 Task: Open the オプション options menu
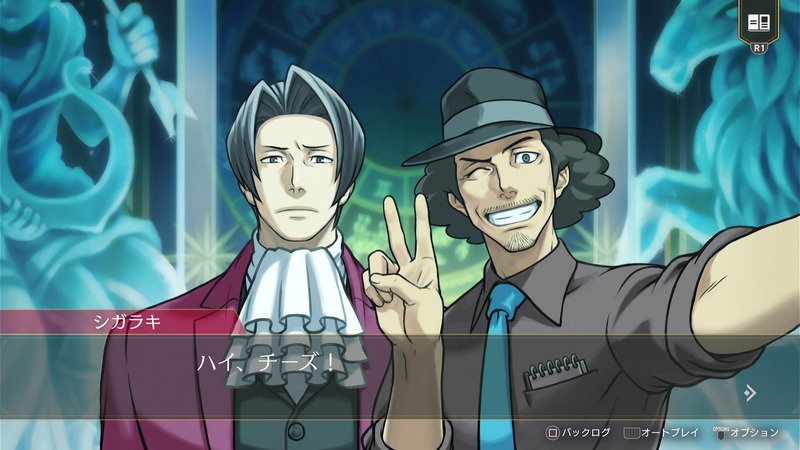coord(744,433)
